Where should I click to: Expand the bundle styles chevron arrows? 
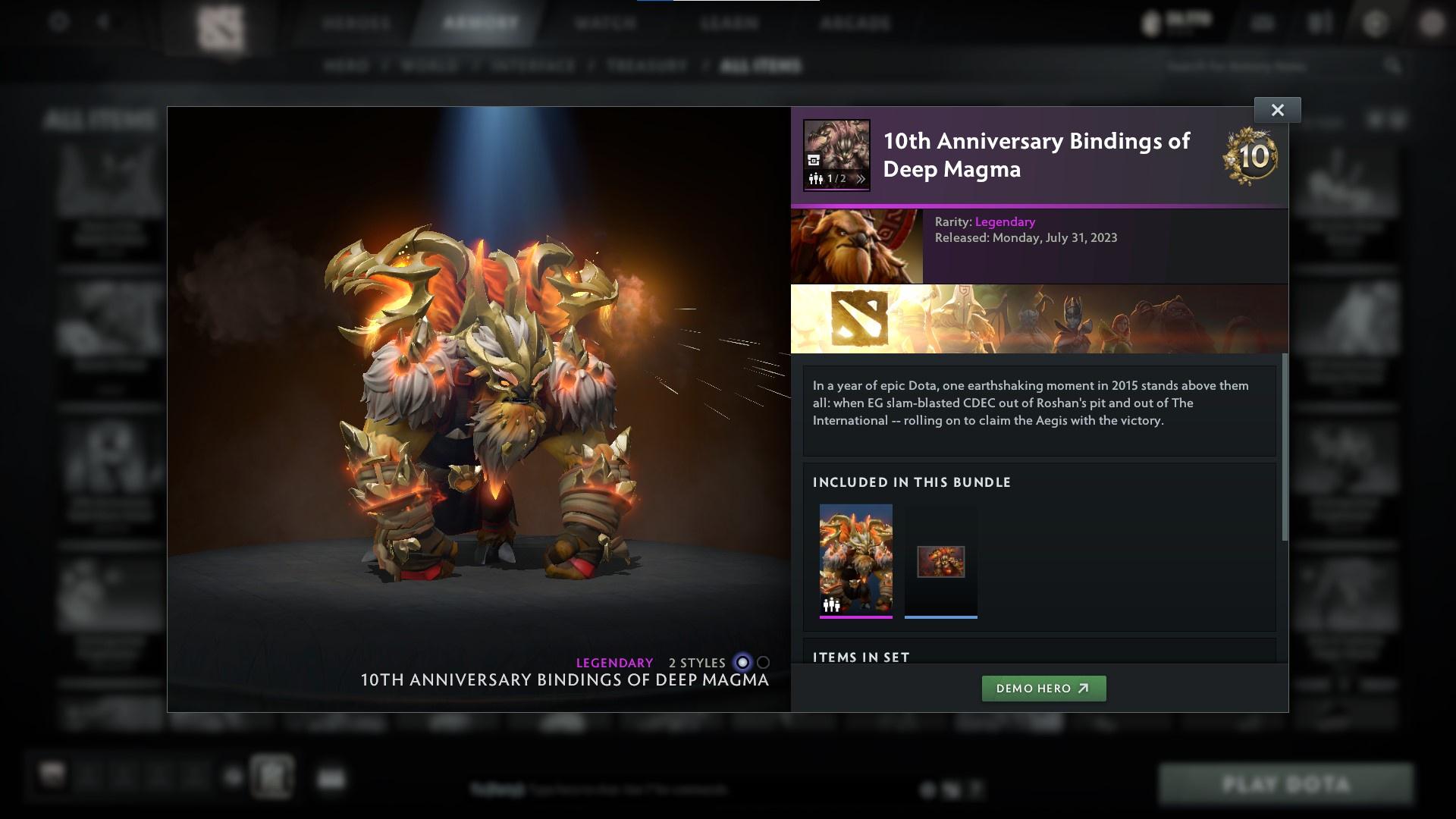tap(862, 180)
